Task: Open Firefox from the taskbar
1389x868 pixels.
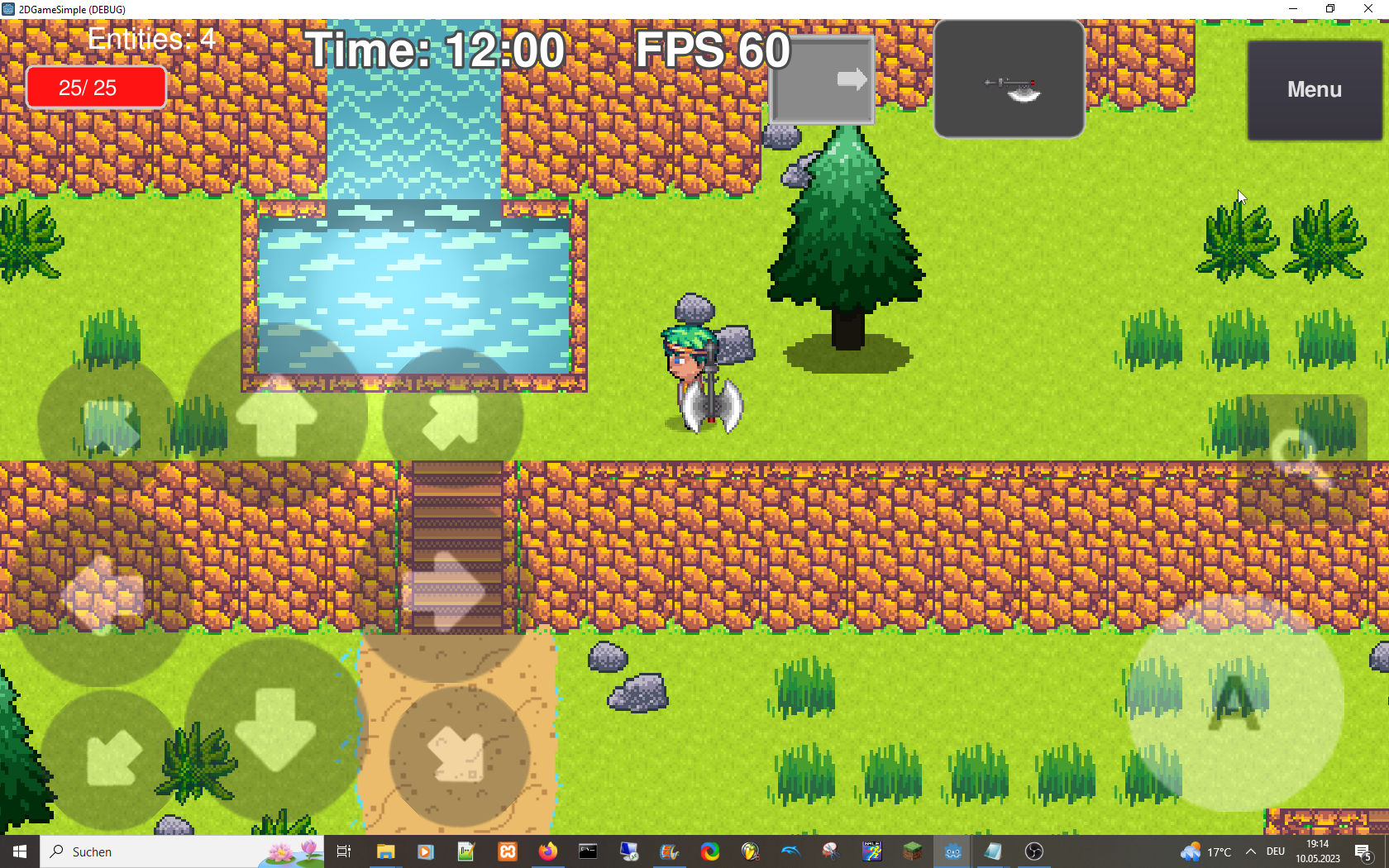Action: (x=548, y=851)
